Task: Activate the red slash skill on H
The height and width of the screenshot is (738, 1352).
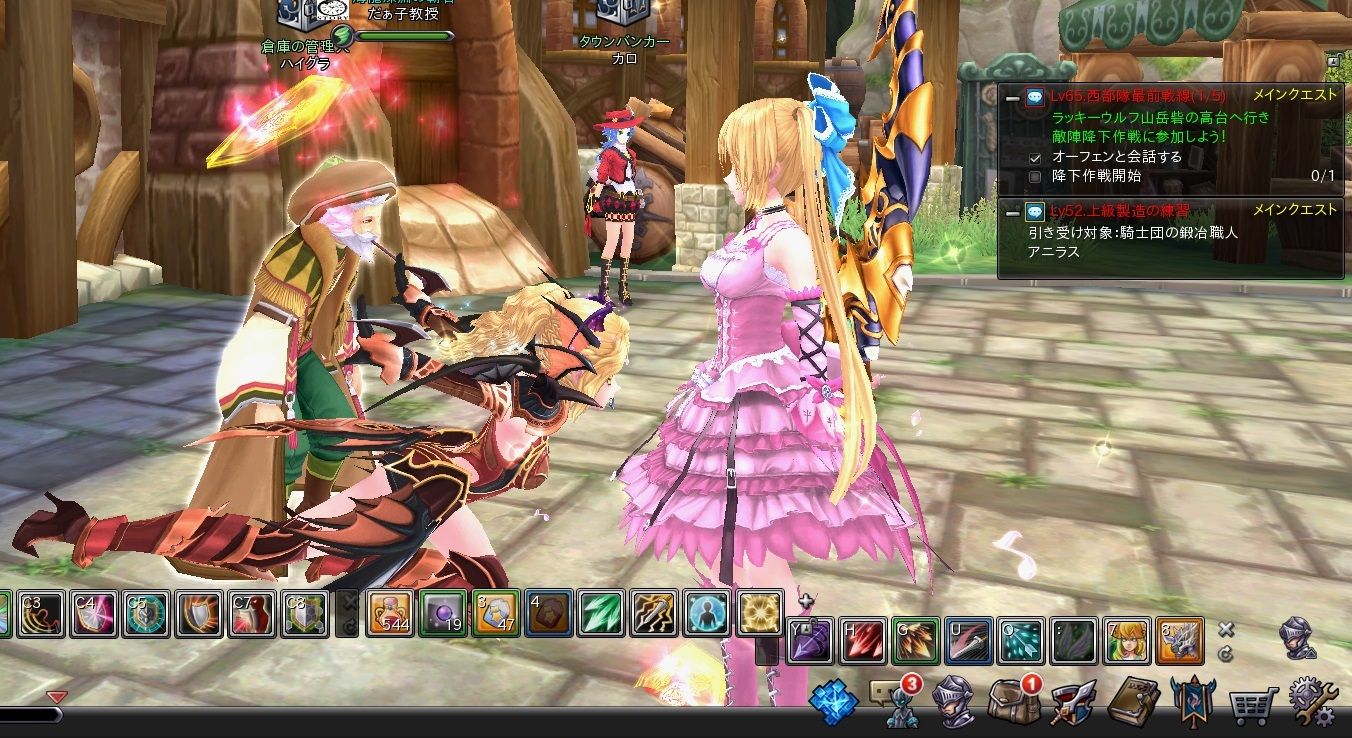Action: [x=863, y=640]
